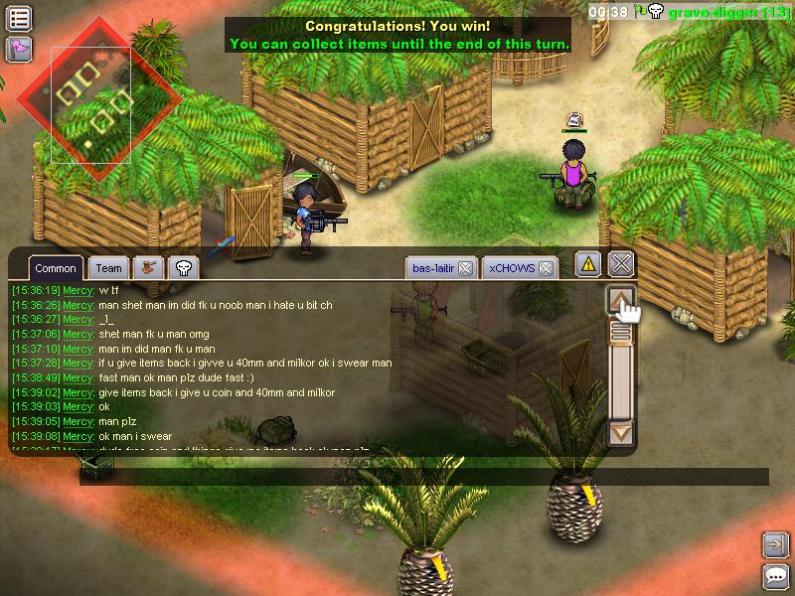
Task: Select the skull icon chat tab
Action: pos(183,267)
